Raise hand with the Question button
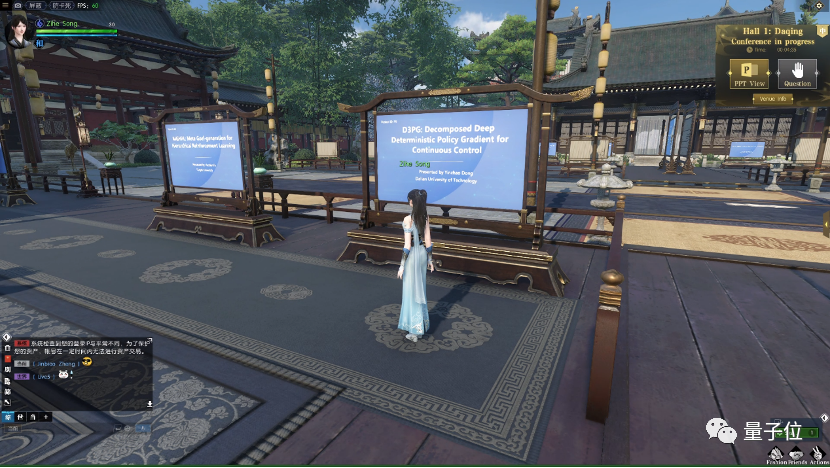Screen dimensions: 830x468 tap(797, 72)
